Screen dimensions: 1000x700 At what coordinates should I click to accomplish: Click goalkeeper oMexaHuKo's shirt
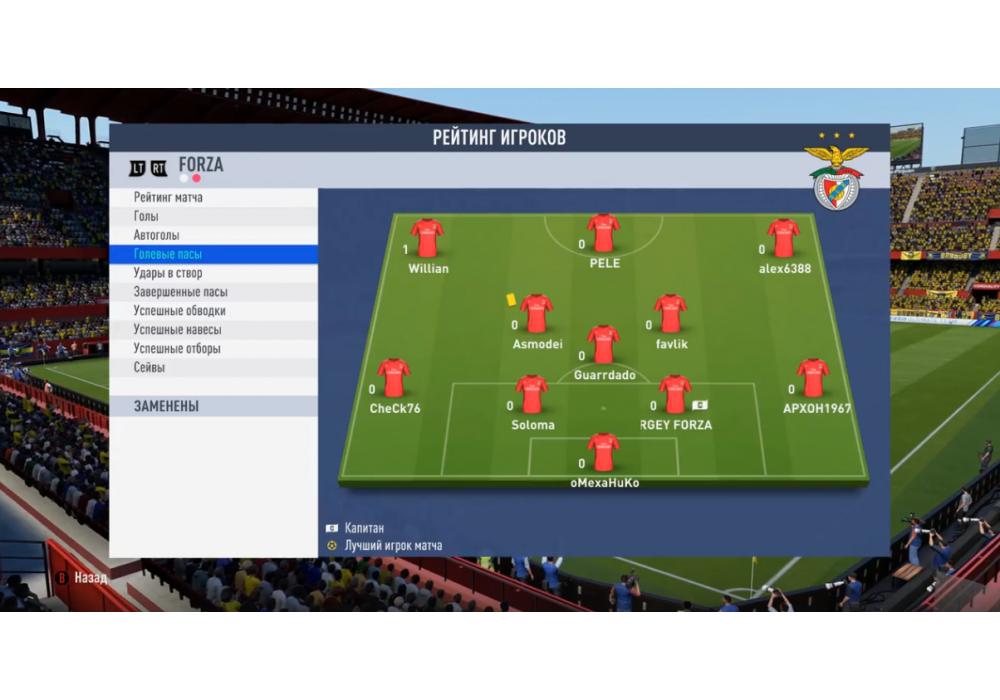click(x=603, y=452)
